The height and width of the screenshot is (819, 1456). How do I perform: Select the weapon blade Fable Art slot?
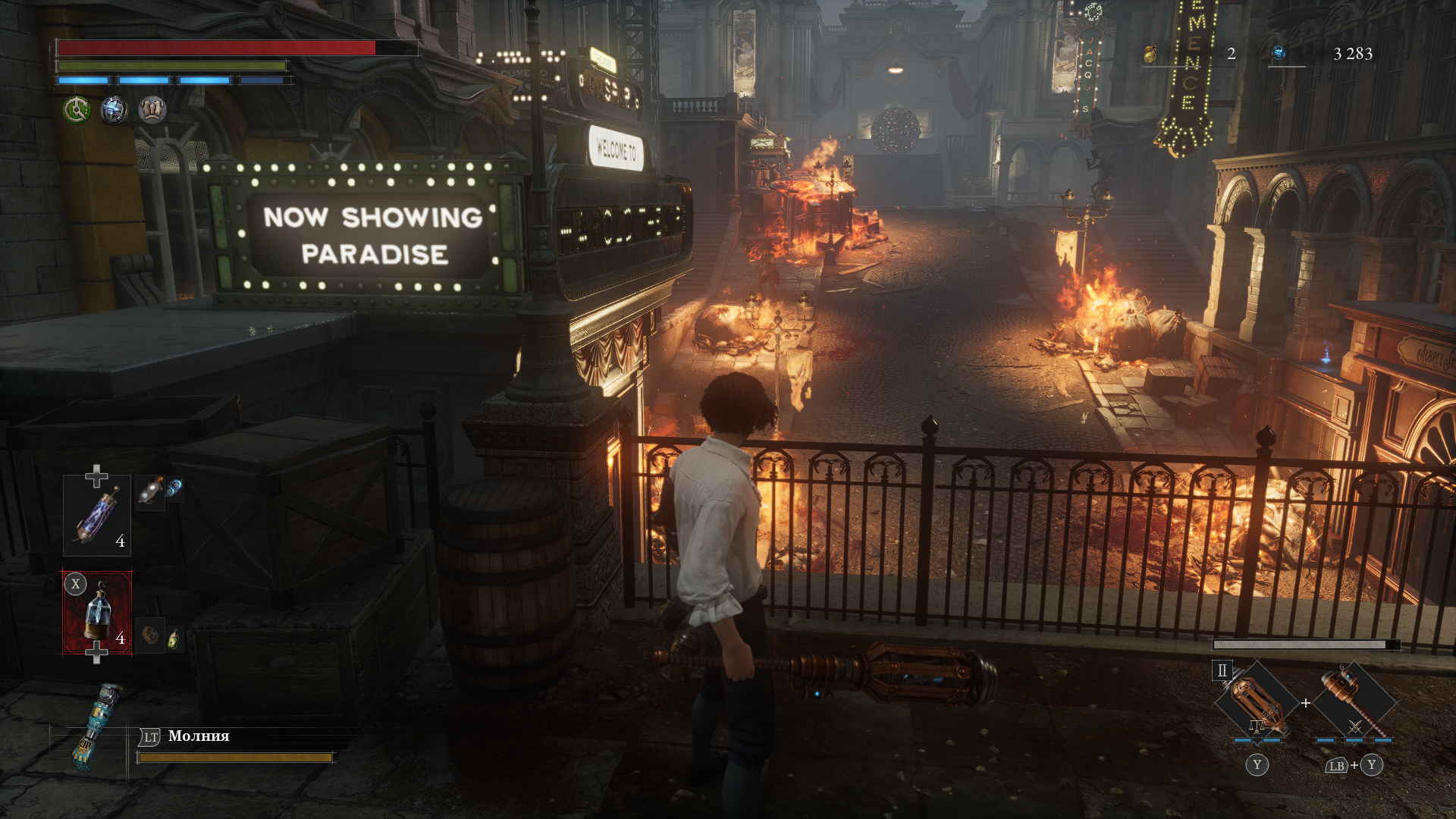coord(1257,702)
